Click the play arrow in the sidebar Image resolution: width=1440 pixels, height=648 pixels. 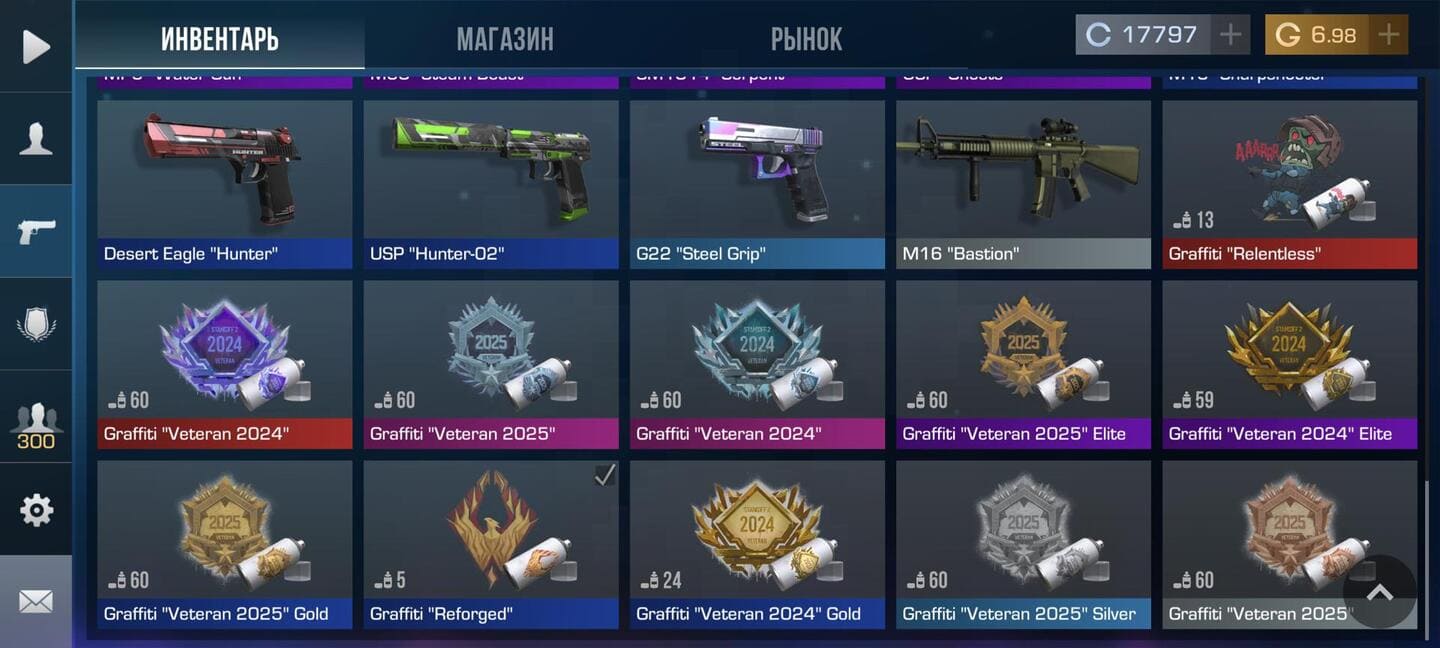pyautogui.click(x=36, y=46)
